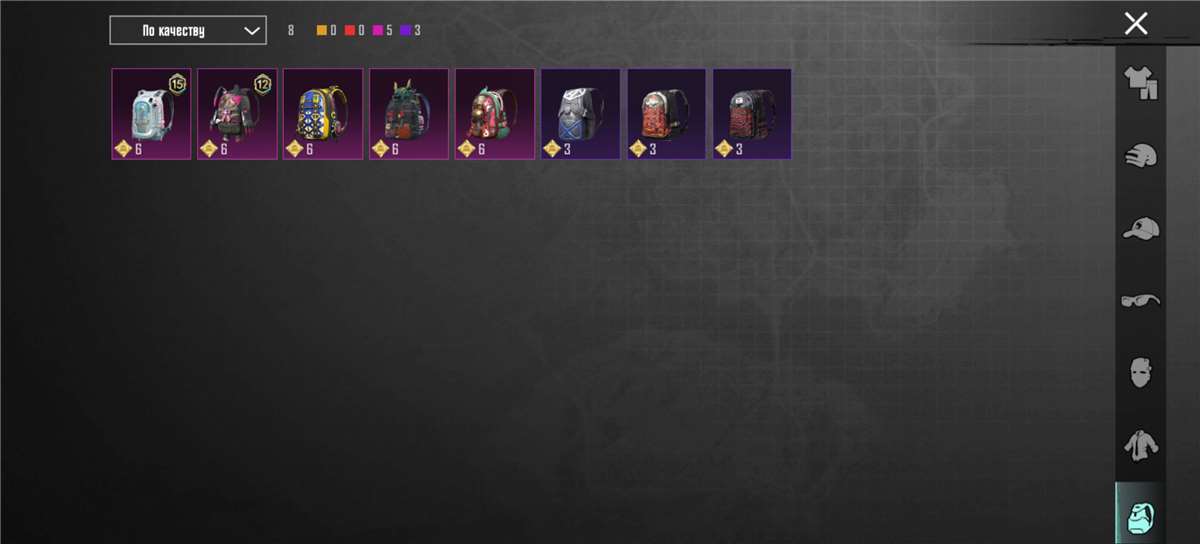Pick the dark red striped backpack
The height and width of the screenshot is (544, 1200).
click(752, 113)
